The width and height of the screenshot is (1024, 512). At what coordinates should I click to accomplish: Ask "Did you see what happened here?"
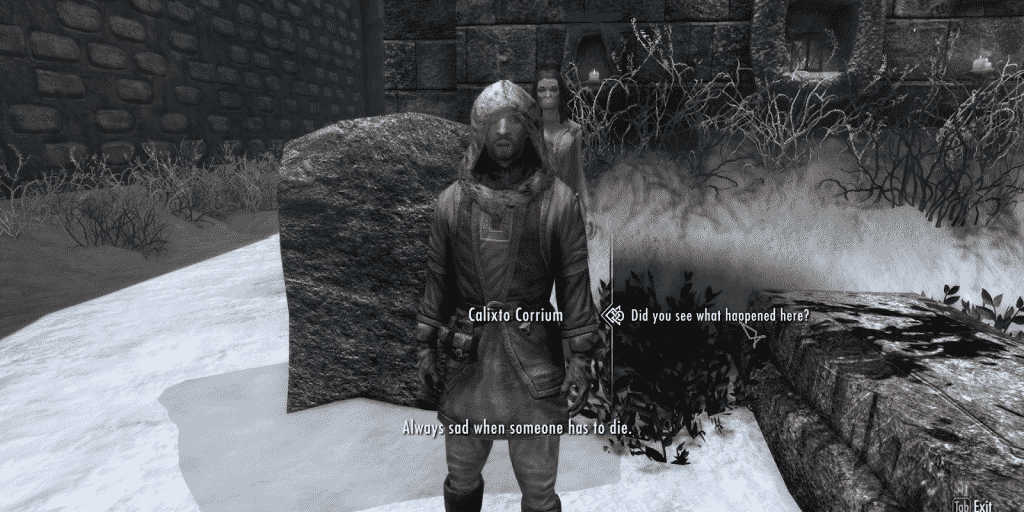pyautogui.click(x=720, y=316)
